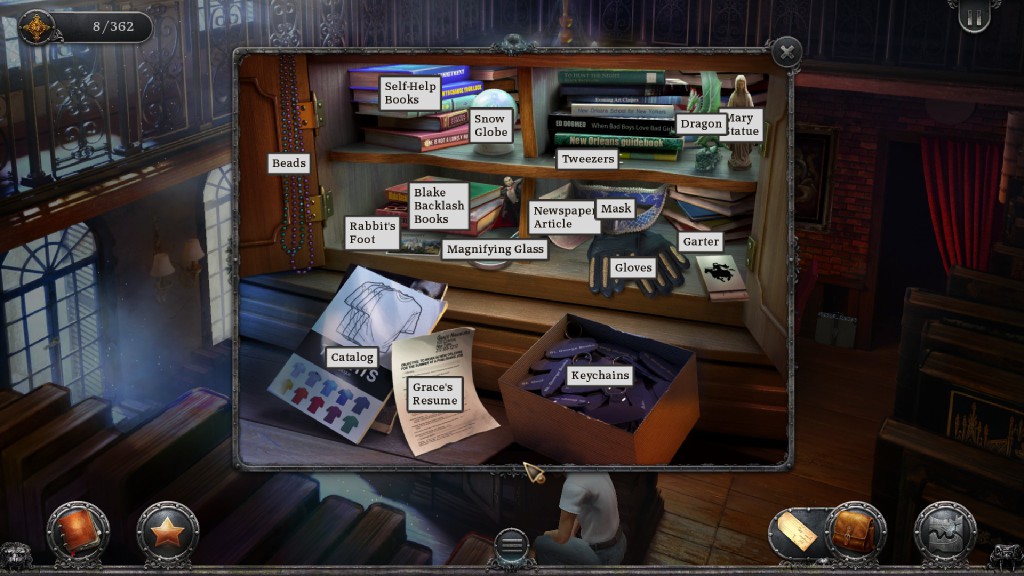The width and height of the screenshot is (1024, 576).
Task: Pause the game
Action: [973, 18]
